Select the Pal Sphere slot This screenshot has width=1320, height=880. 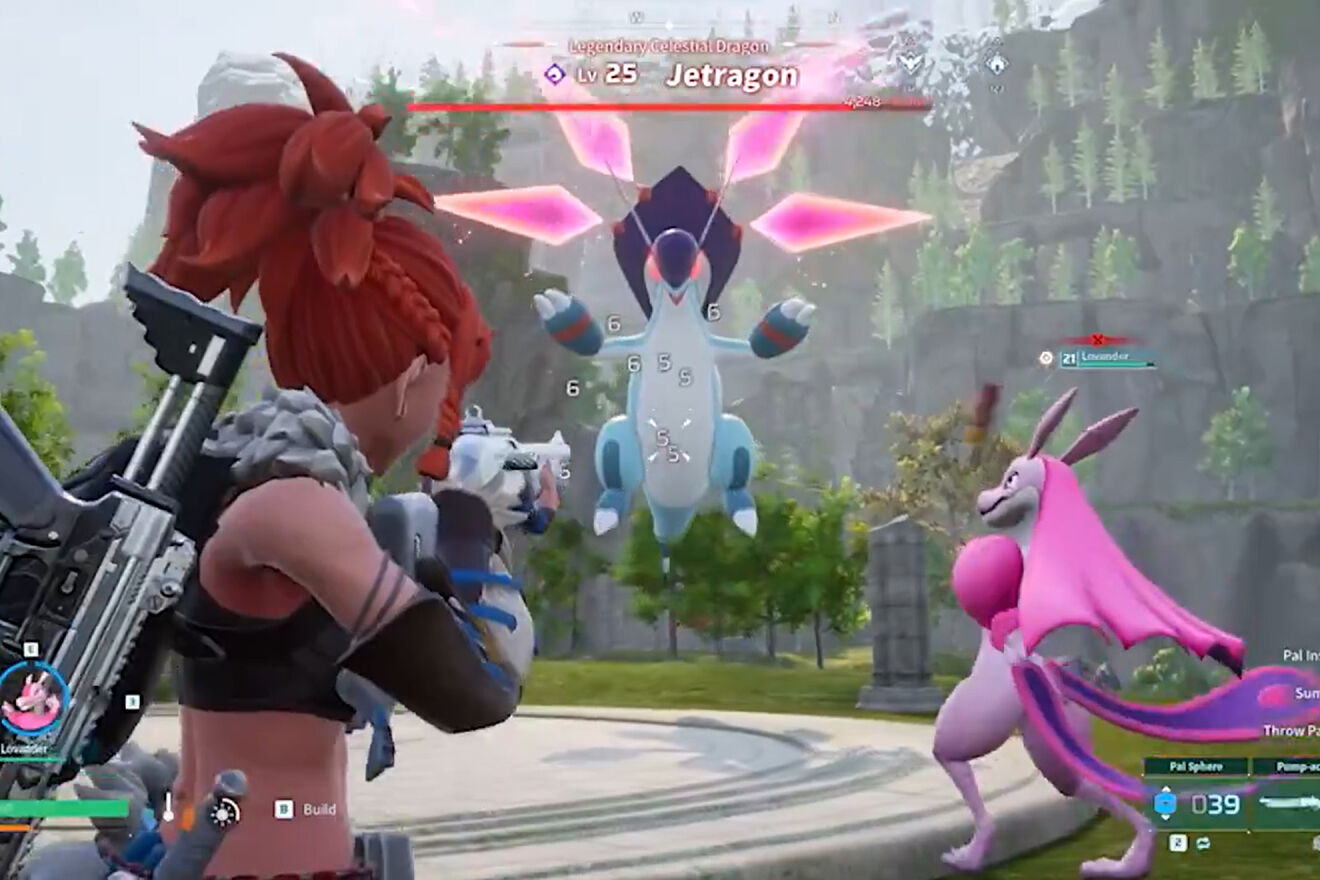click(x=1196, y=802)
